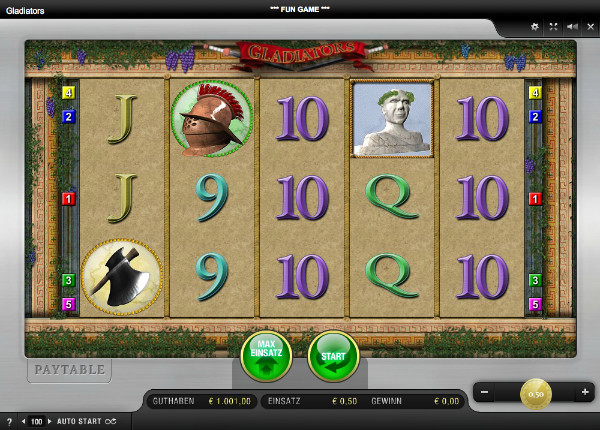The height and width of the screenshot is (430, 600).
Task: Close the game window
Action: point(589,26)
